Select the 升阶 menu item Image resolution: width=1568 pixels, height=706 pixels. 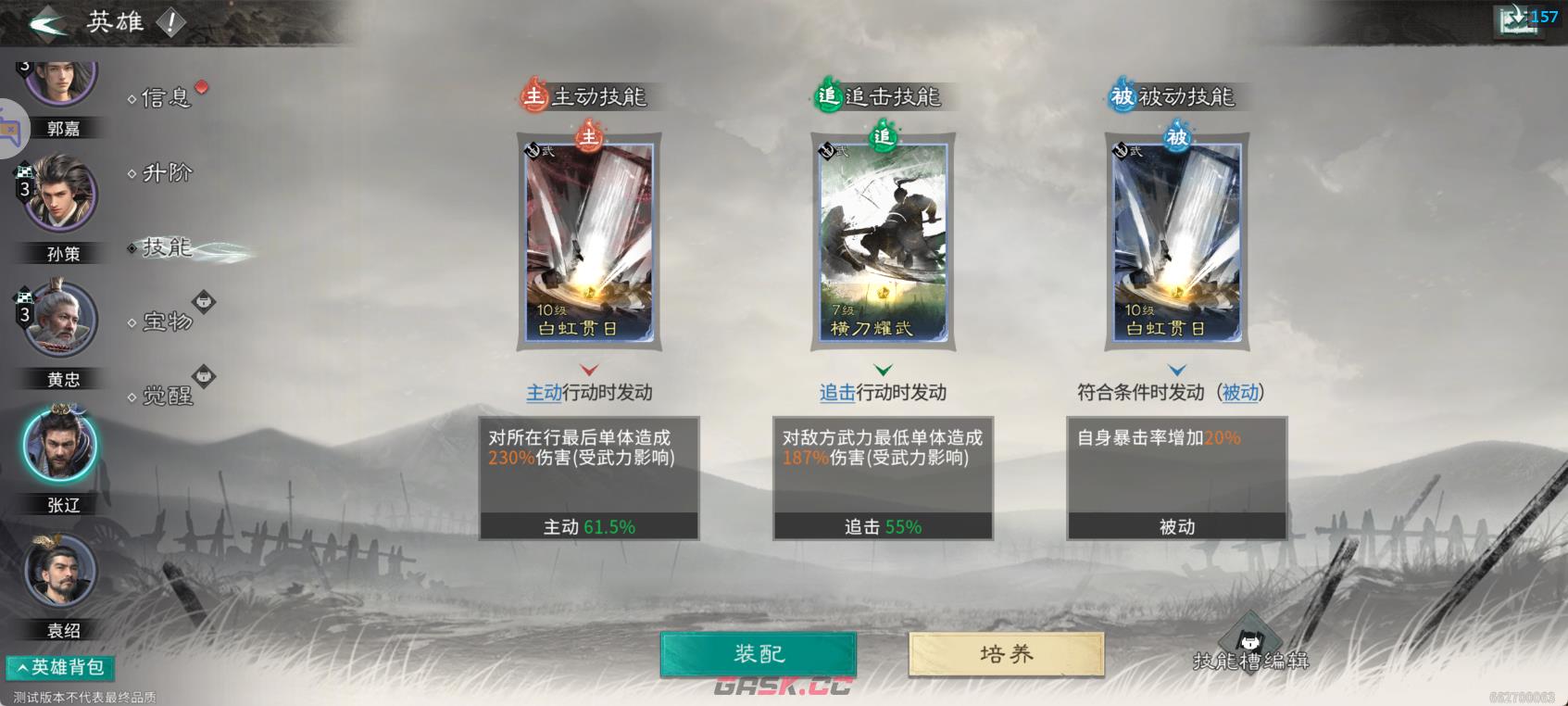click(x=165, y=173)
